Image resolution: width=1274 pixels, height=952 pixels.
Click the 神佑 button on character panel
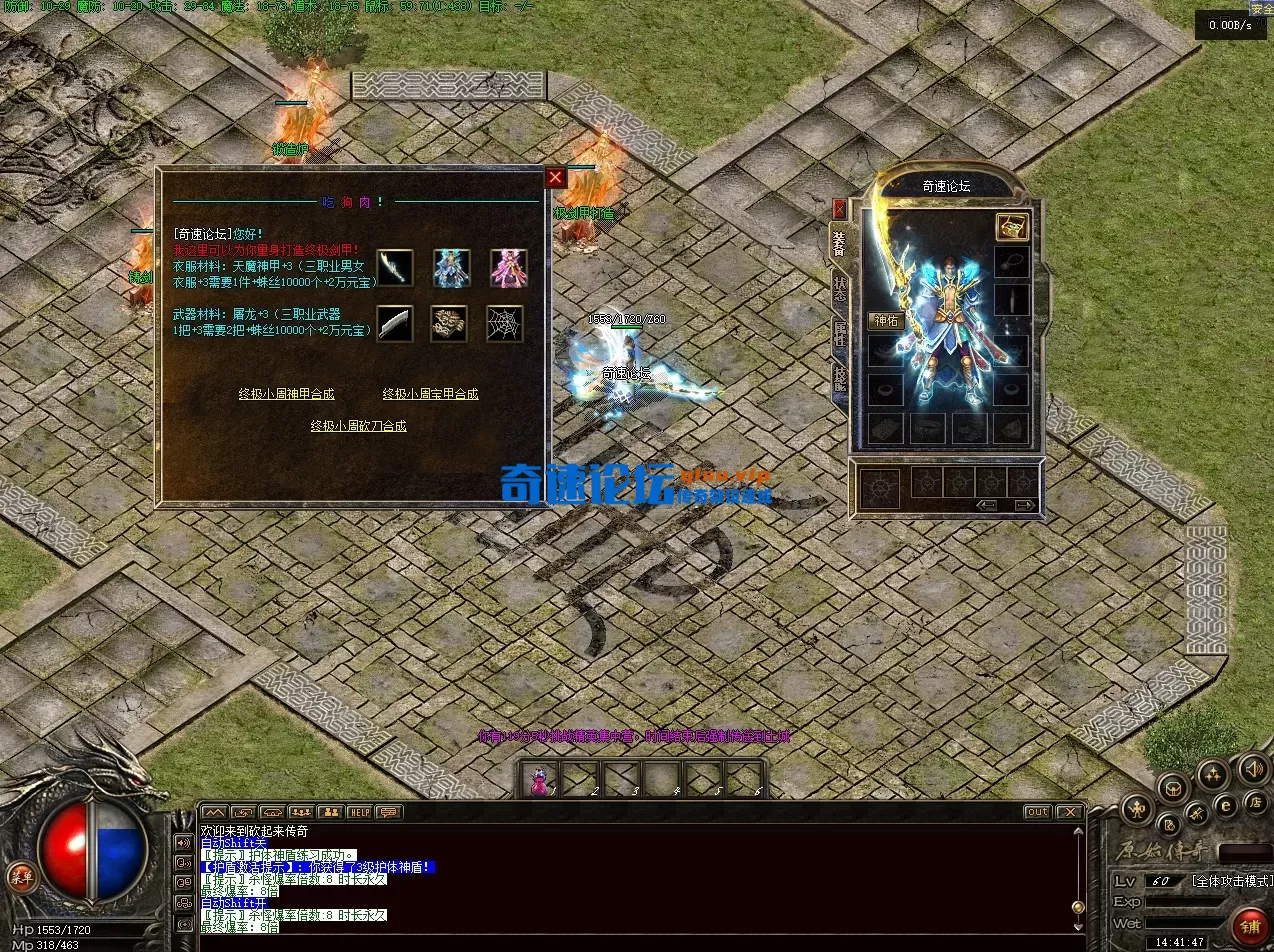886,321
